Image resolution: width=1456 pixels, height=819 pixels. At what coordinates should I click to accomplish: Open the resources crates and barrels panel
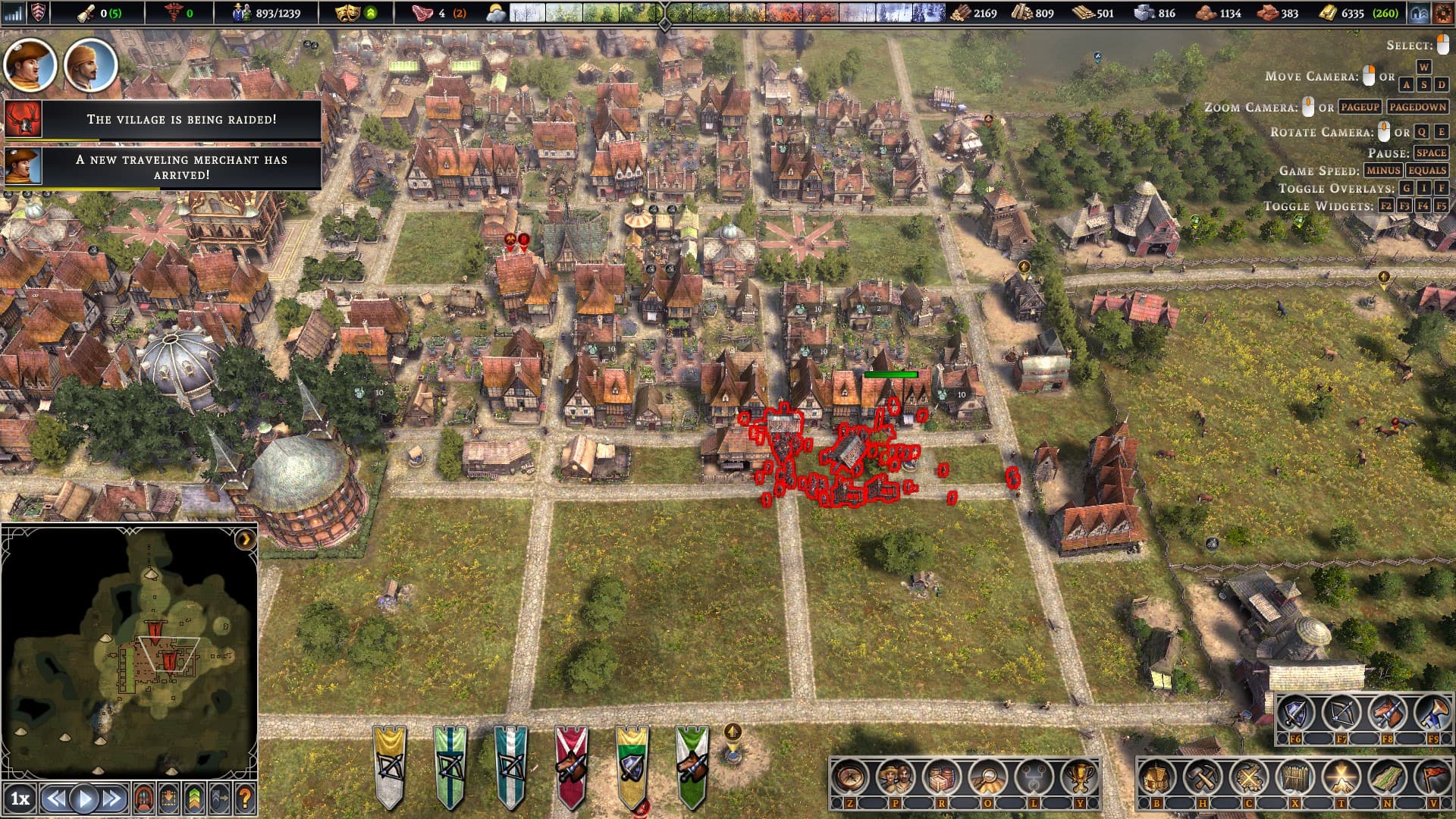coord(941,777)
